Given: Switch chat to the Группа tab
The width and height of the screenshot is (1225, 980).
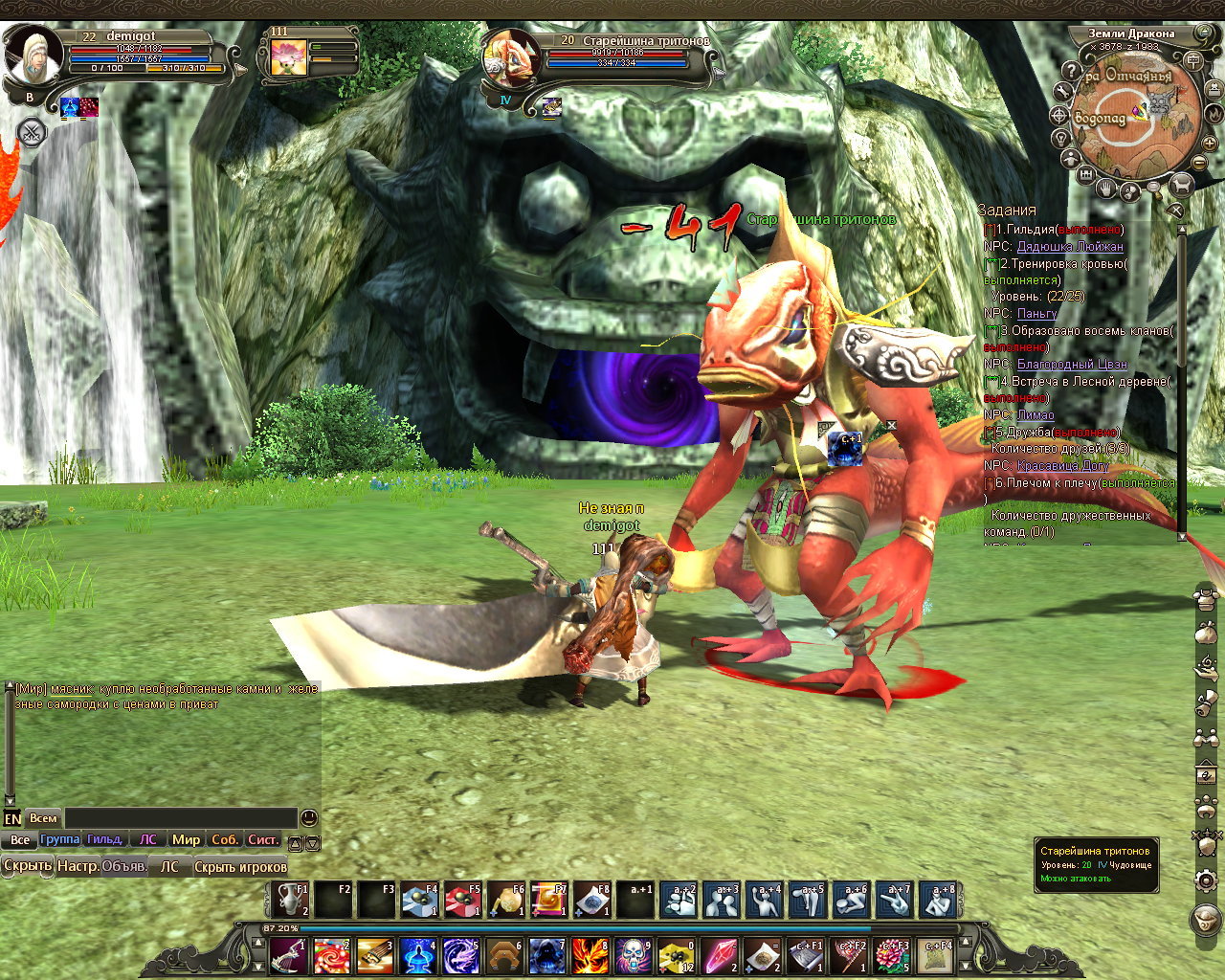Looking at the screenshot, I should [59, 839].
